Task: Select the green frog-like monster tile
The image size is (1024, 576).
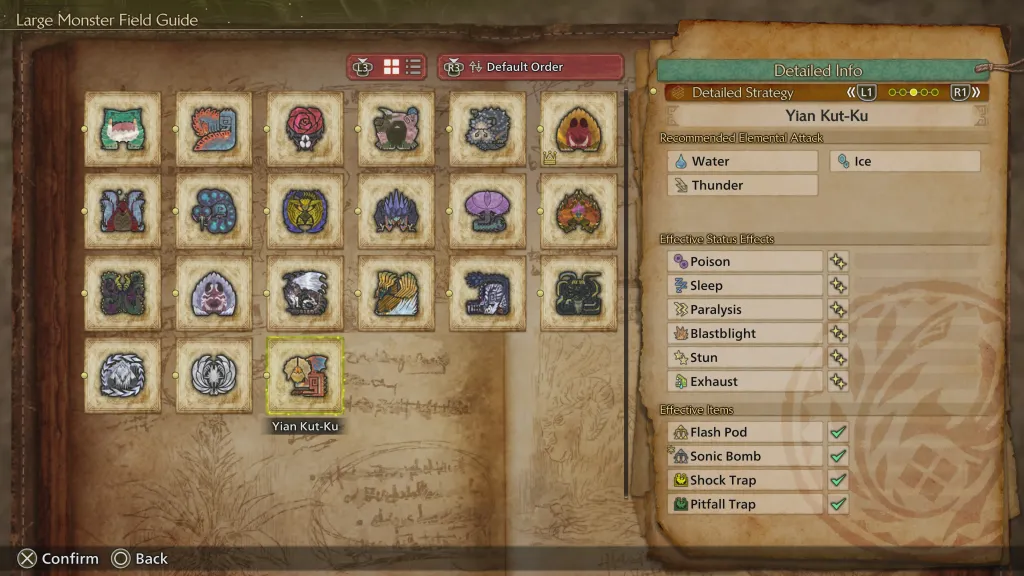Action: tap(122, 129)
